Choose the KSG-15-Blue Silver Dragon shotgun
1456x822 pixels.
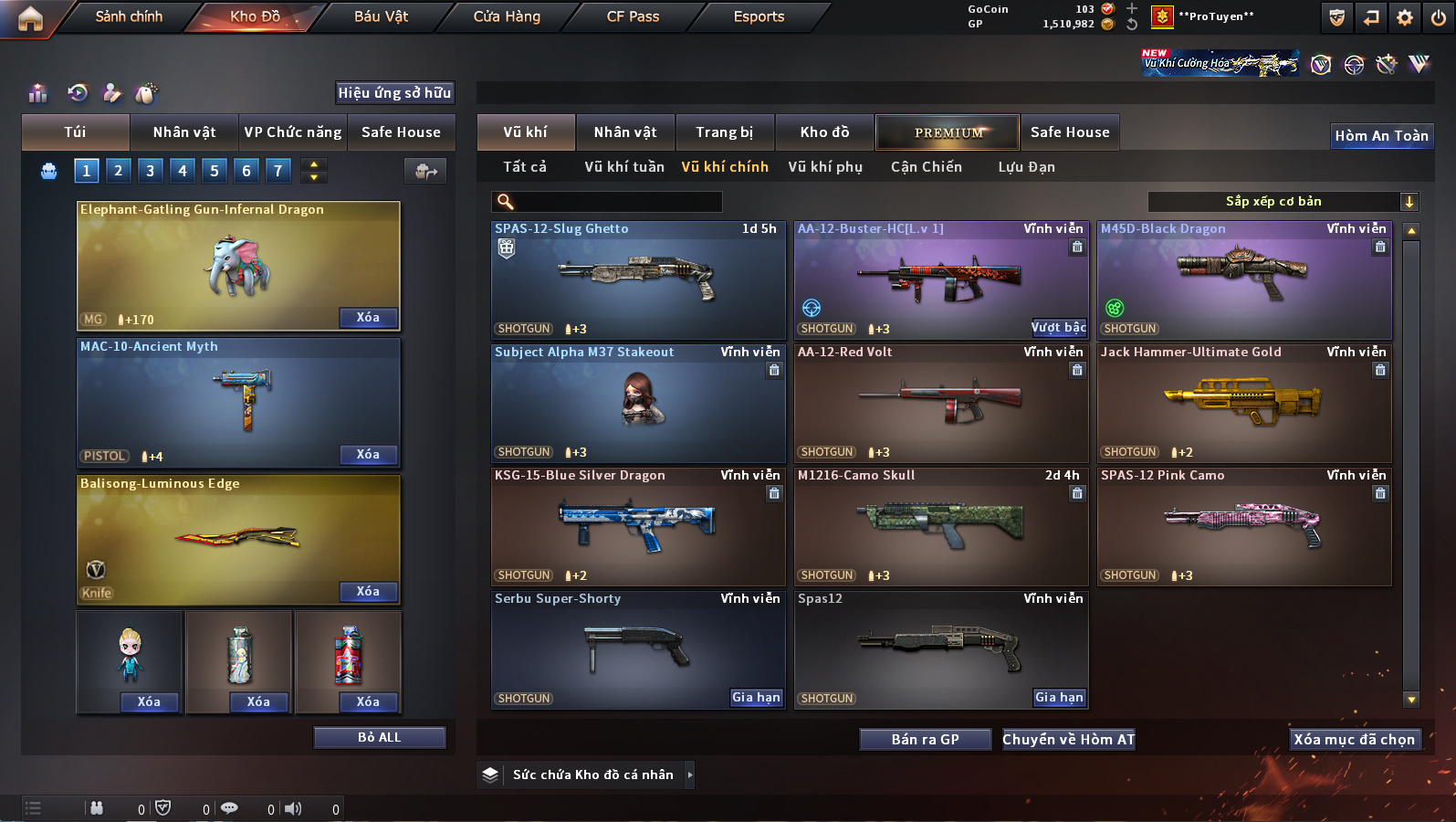[x=637, y=526]
